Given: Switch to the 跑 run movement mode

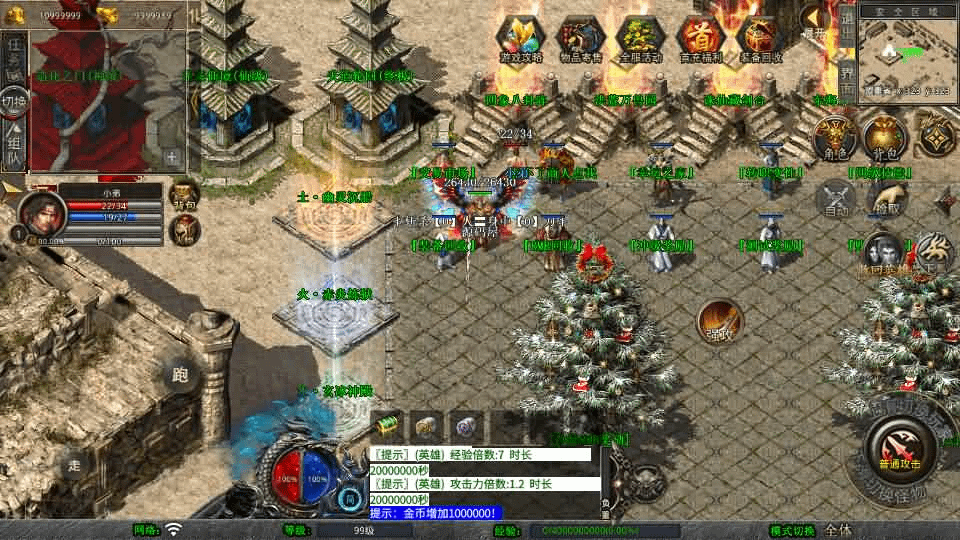Looking at the screenshot, I should point(180,375).
